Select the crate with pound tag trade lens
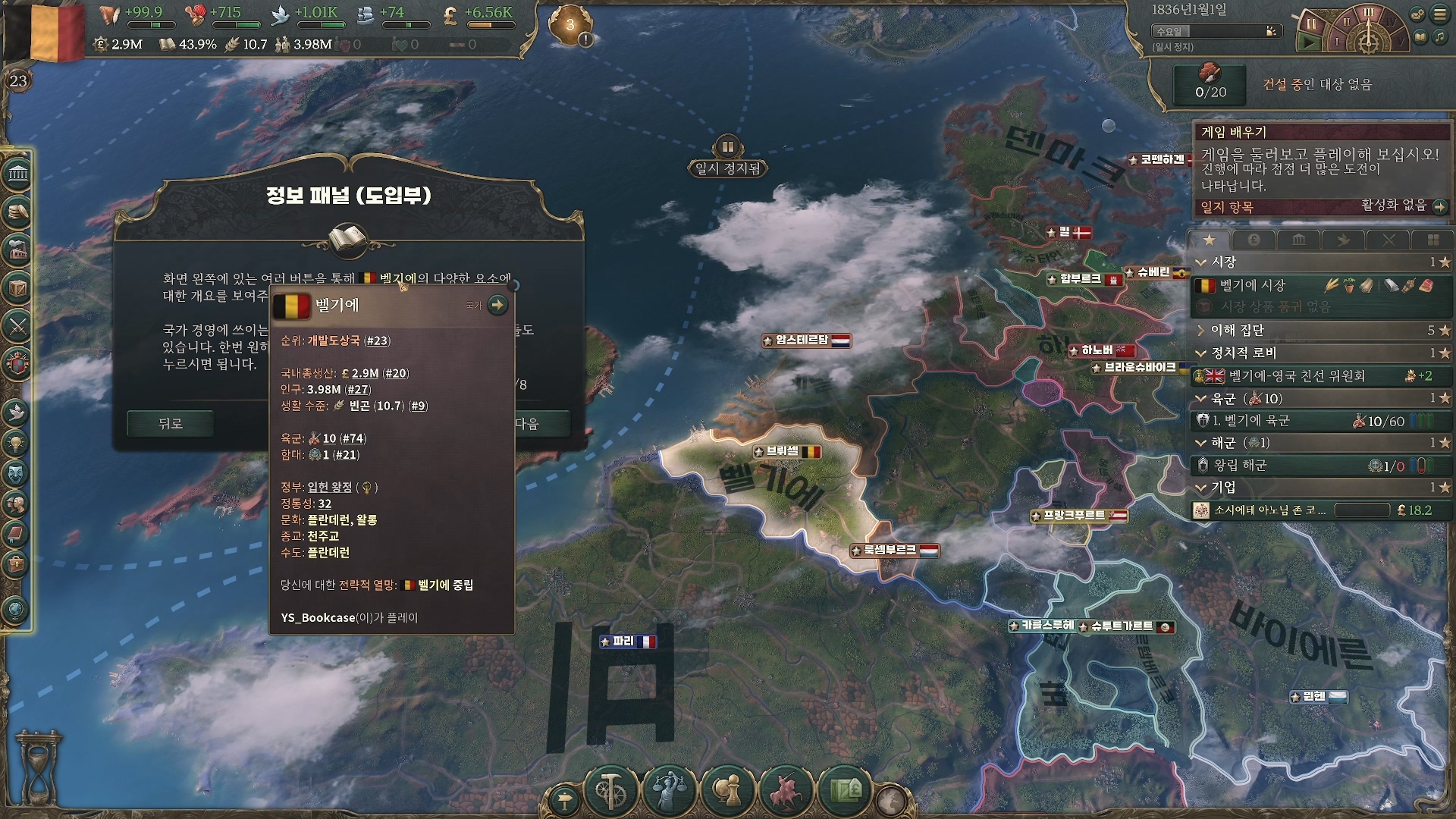The height and width of the screenshot is (819, 1456). 846,791
